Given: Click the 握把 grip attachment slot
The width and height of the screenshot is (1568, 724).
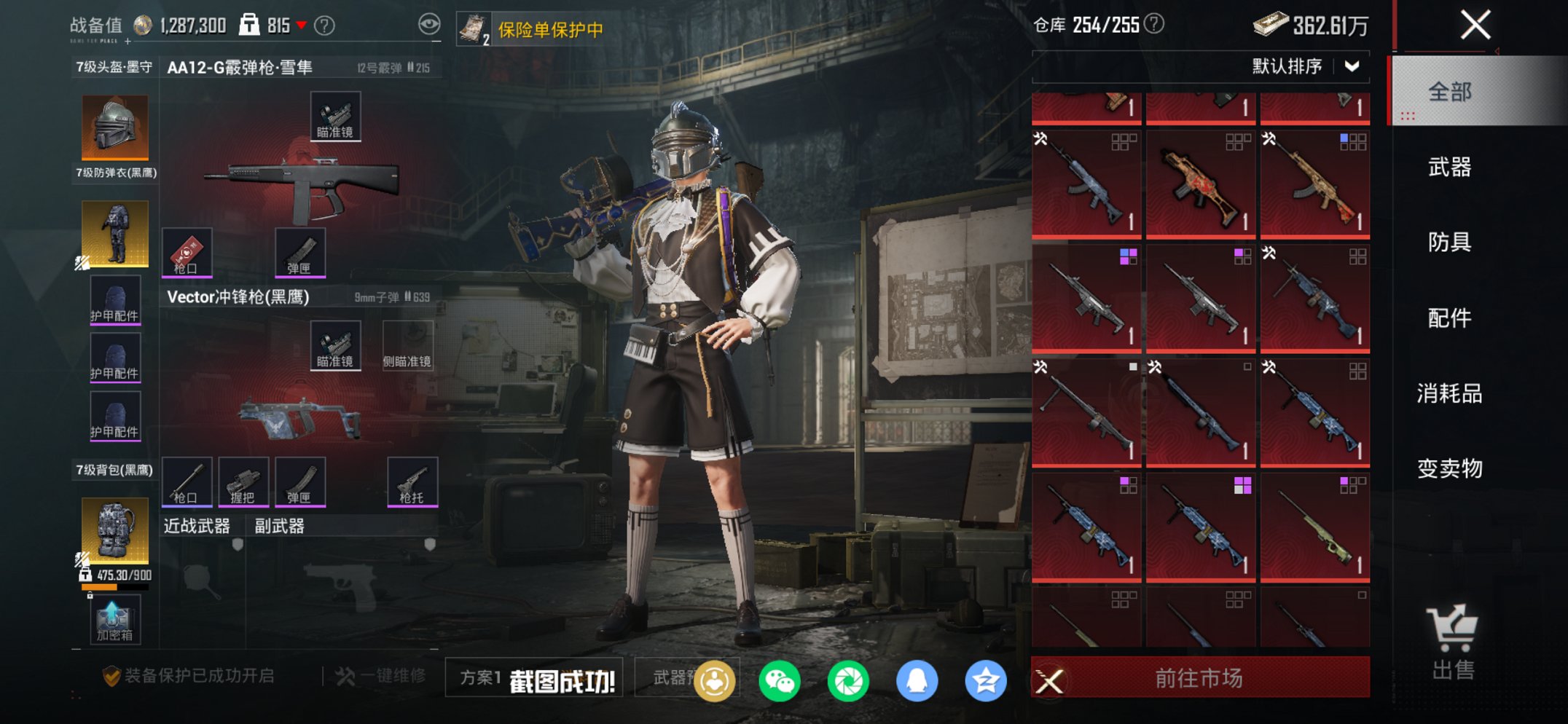Looking at the screenshot, I should coord(243,481).
